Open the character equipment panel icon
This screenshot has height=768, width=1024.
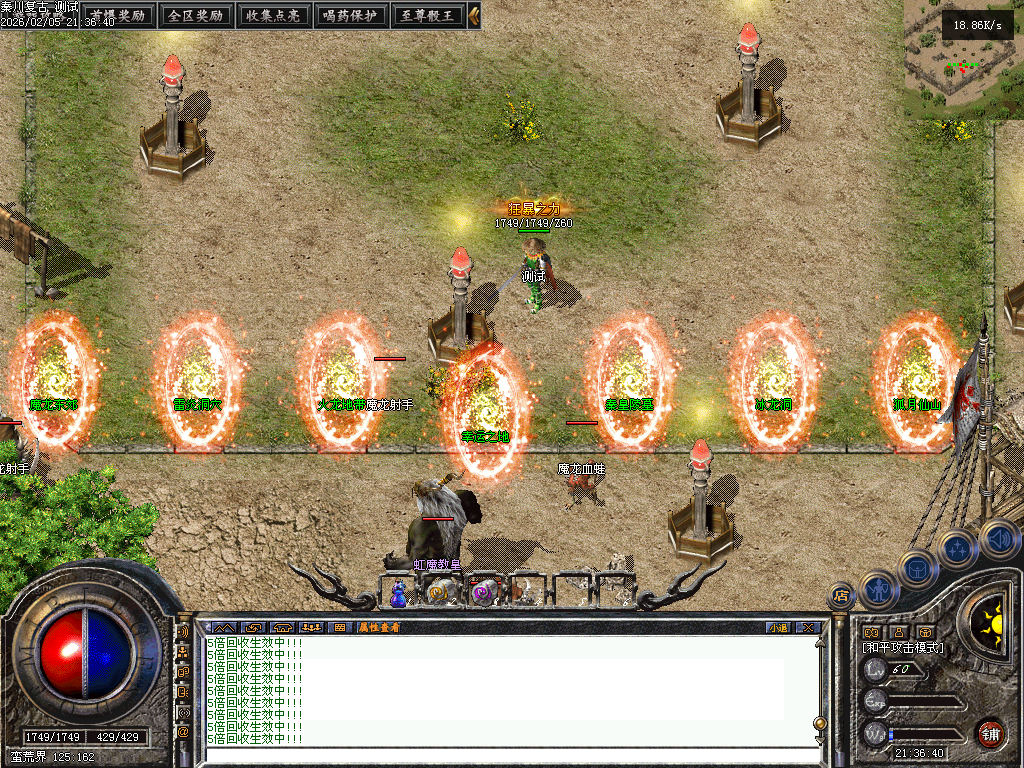(878, 590)
